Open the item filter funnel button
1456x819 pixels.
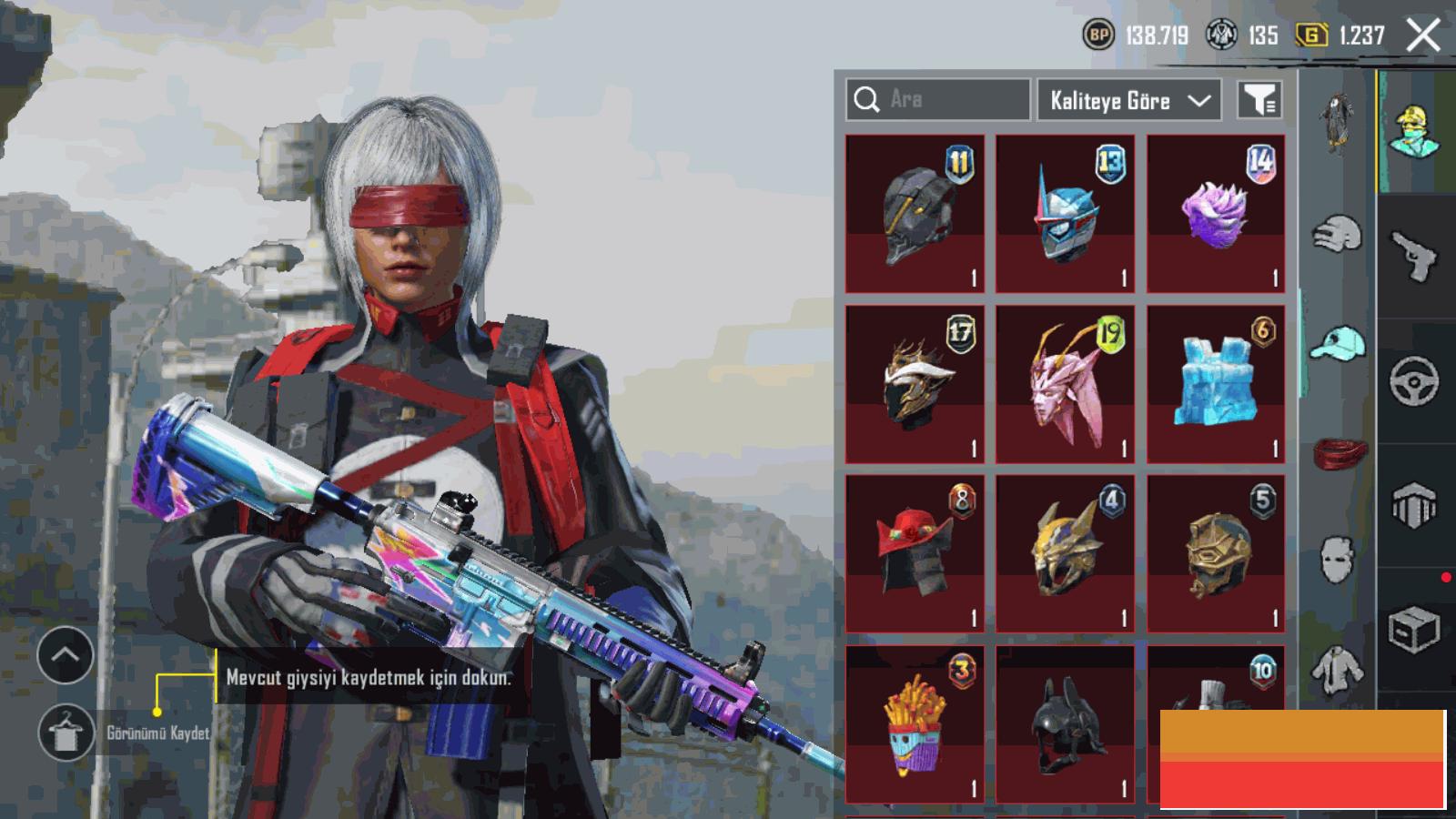click(1260, 100)
